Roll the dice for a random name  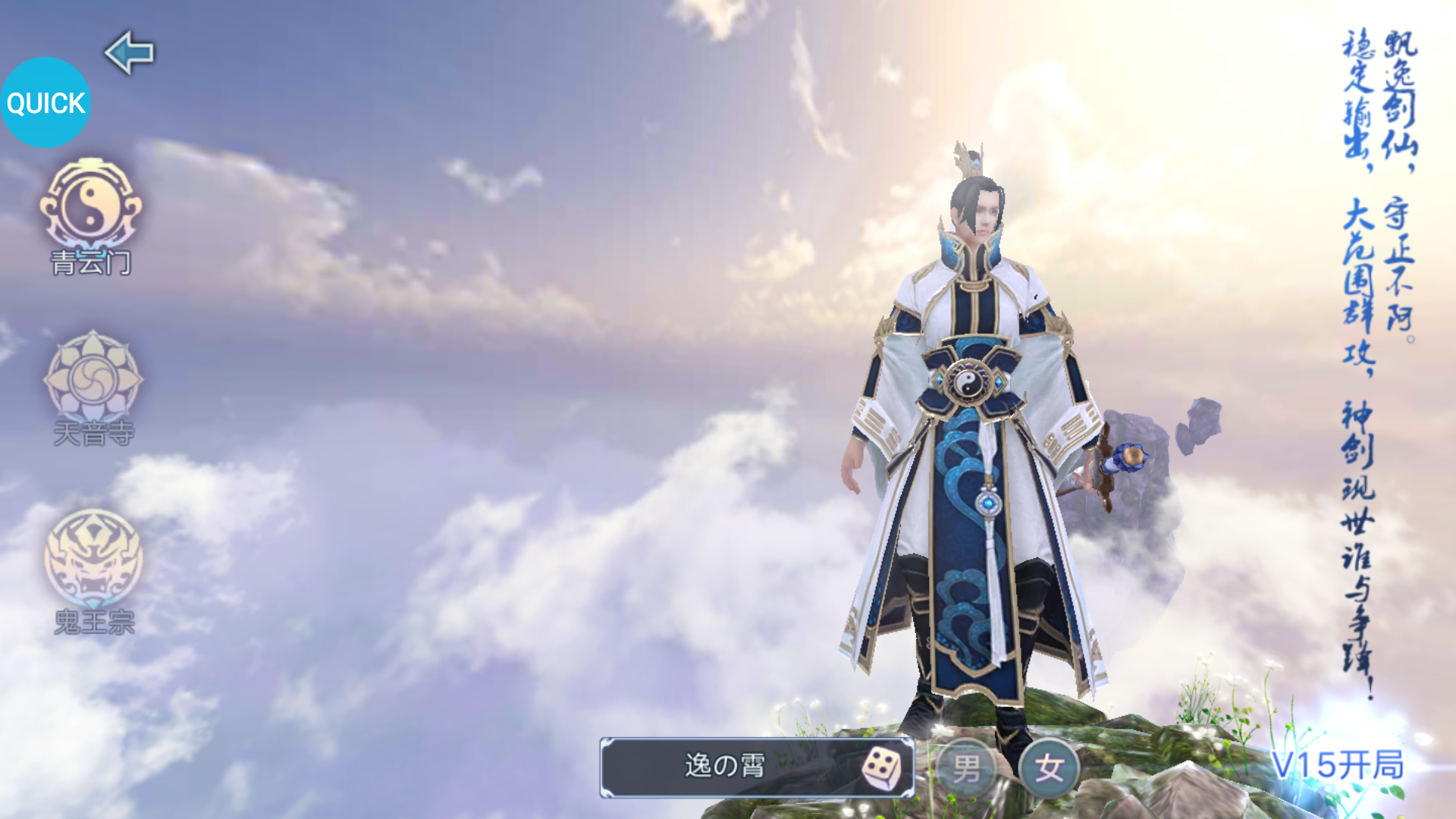pyautogui.click(x=882, y=768)
